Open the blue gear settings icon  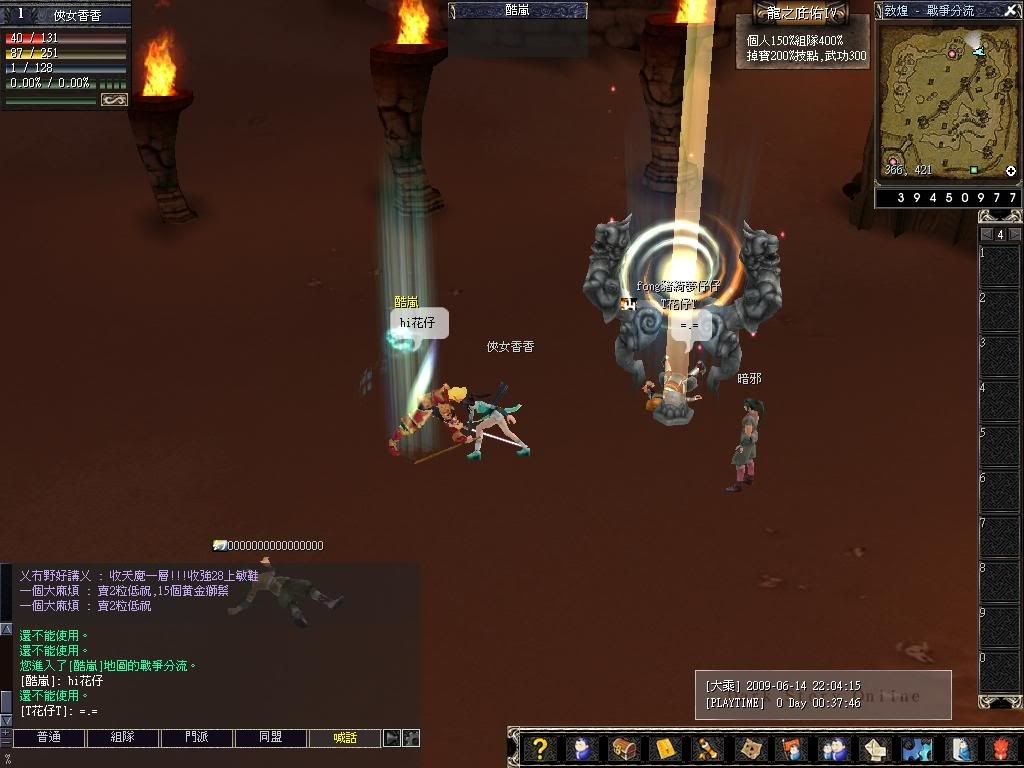tap(916, 748)
